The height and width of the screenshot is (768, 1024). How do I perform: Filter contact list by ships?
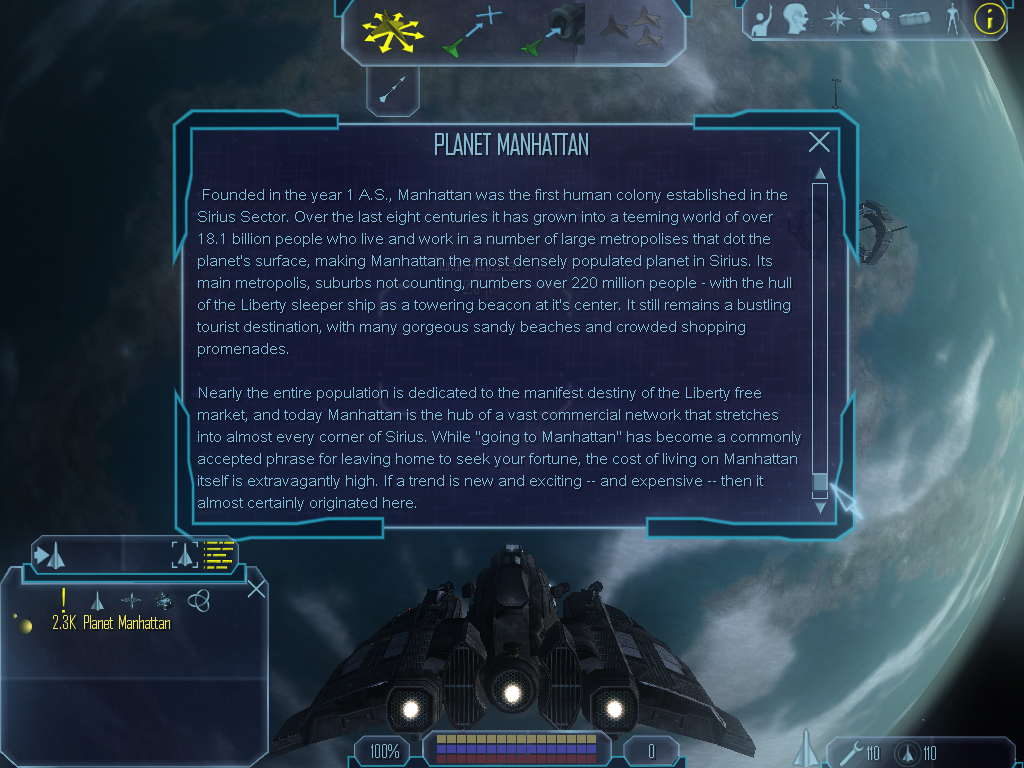tap(97, 601)
